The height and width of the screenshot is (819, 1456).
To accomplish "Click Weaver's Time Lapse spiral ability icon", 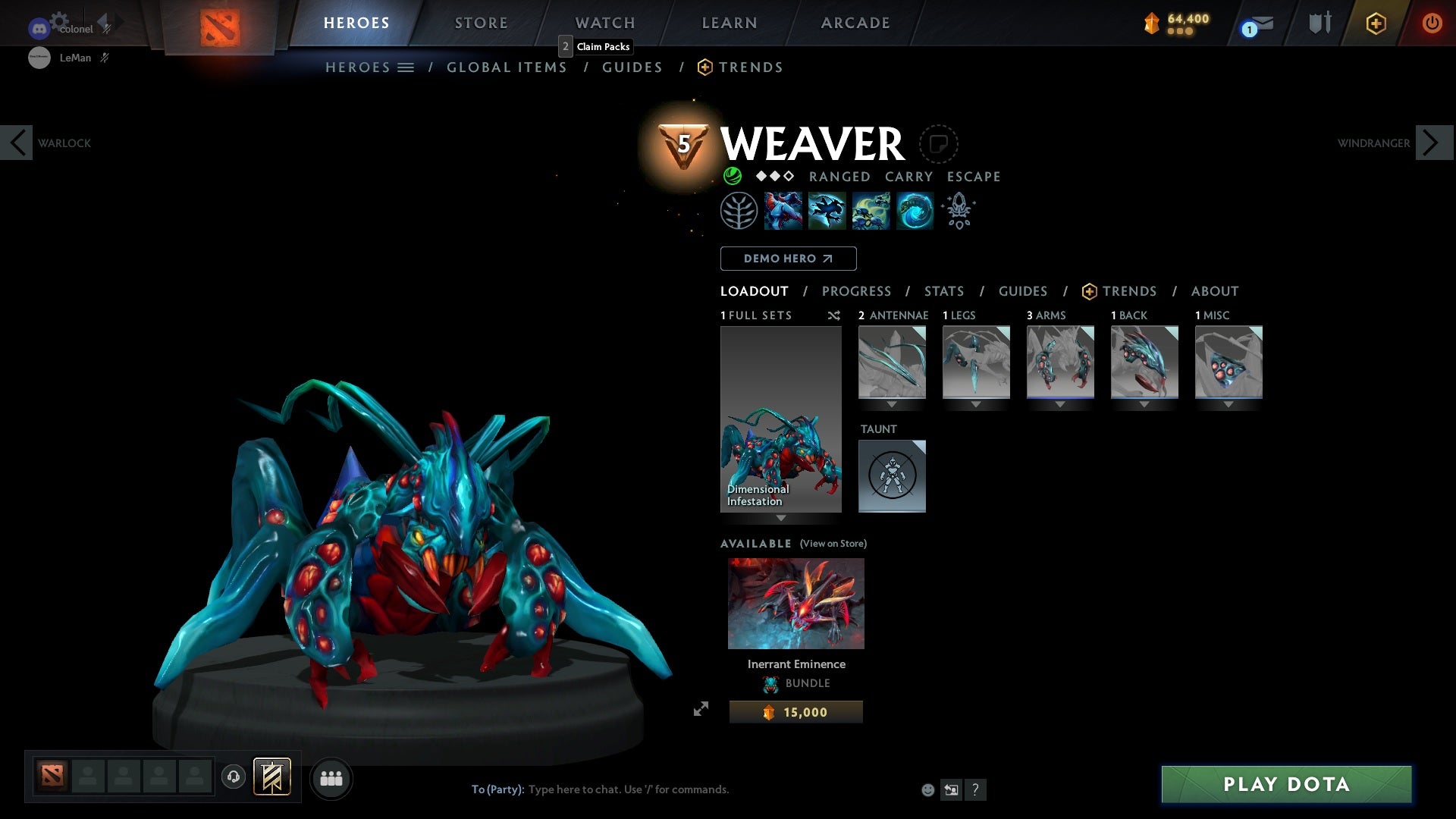I will 914,210.
